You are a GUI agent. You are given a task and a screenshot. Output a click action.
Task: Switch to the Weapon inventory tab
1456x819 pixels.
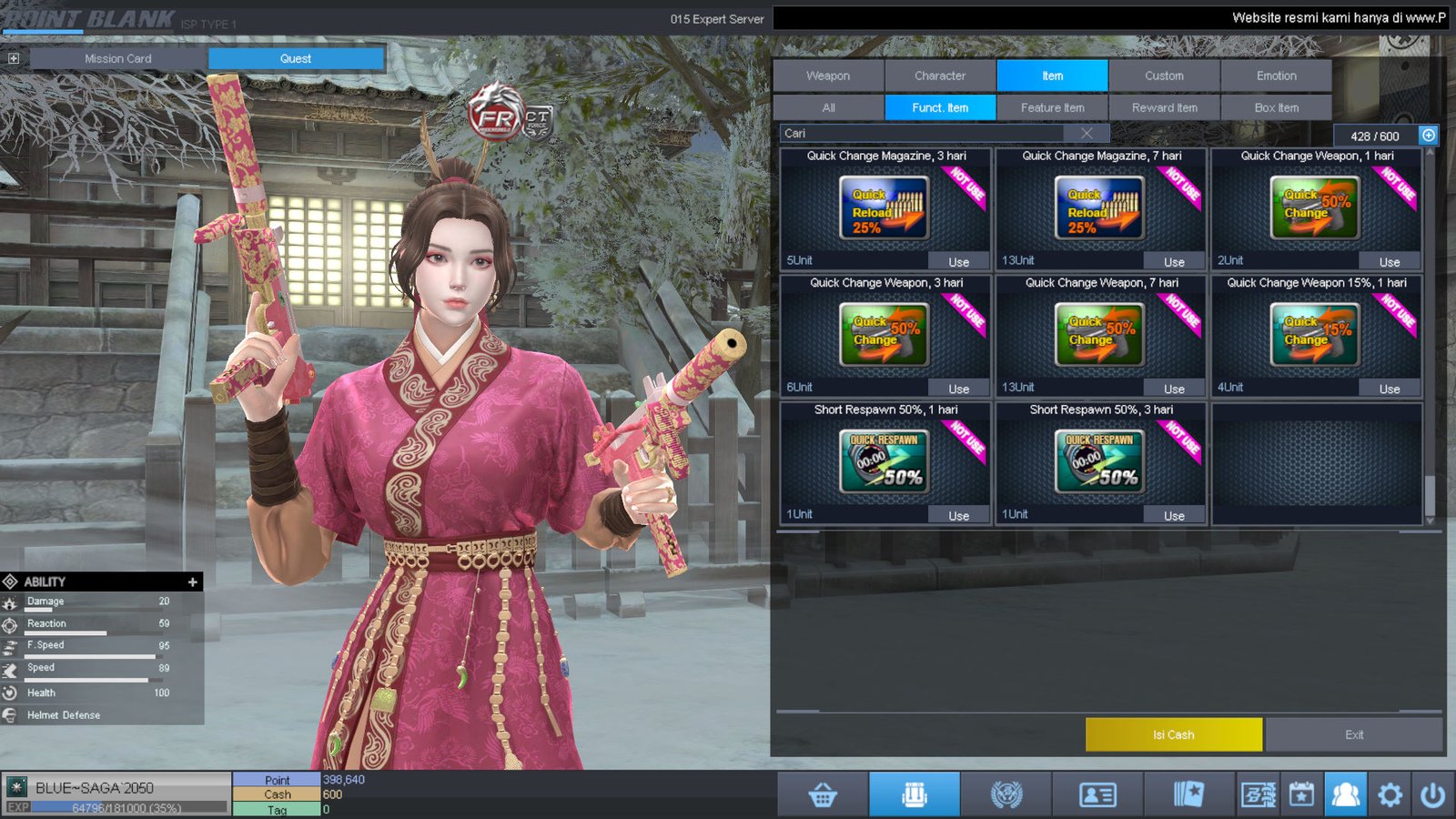(x=828, y=76)
